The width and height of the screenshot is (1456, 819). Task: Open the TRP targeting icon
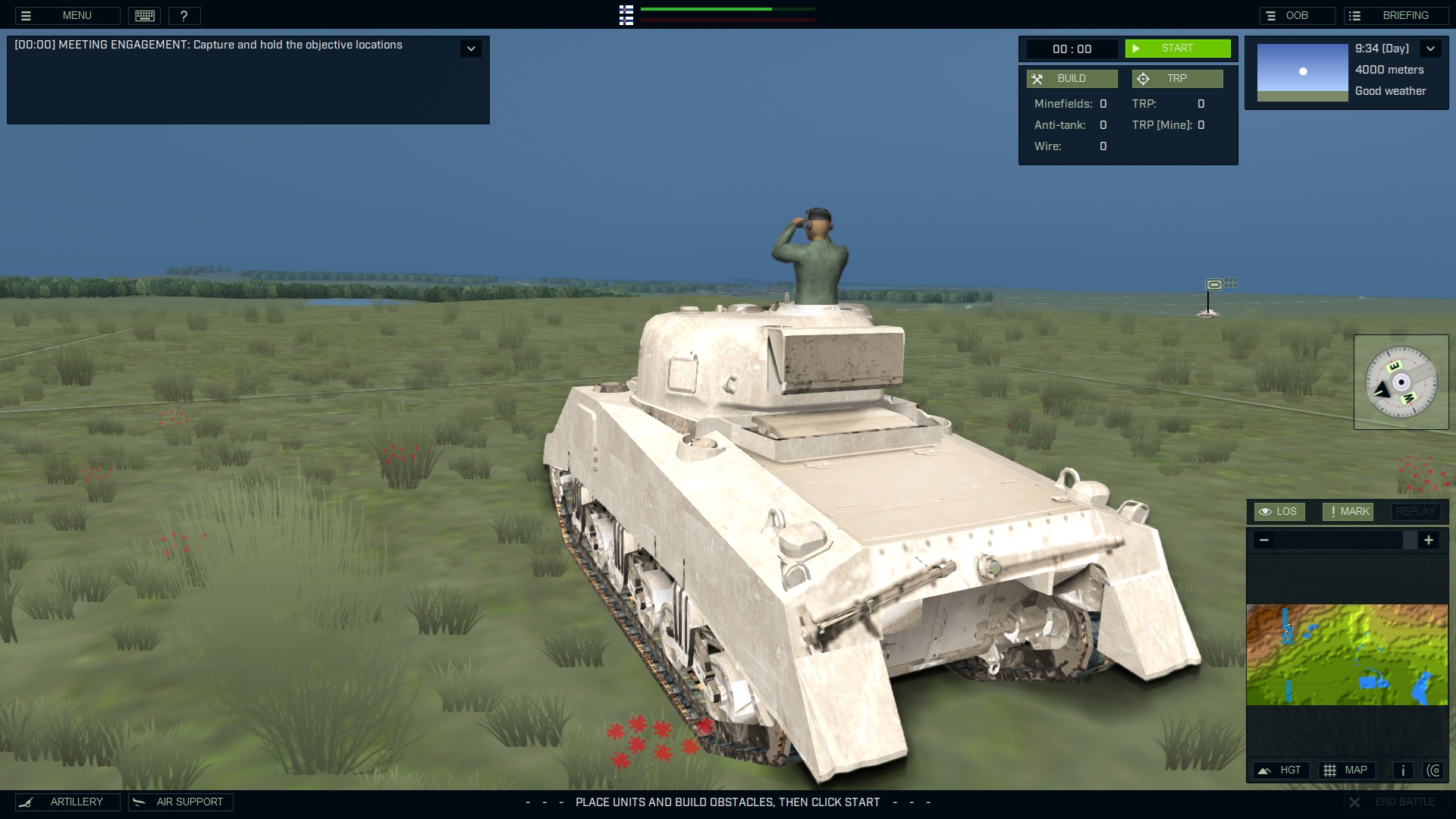(x=1143, y=78)
